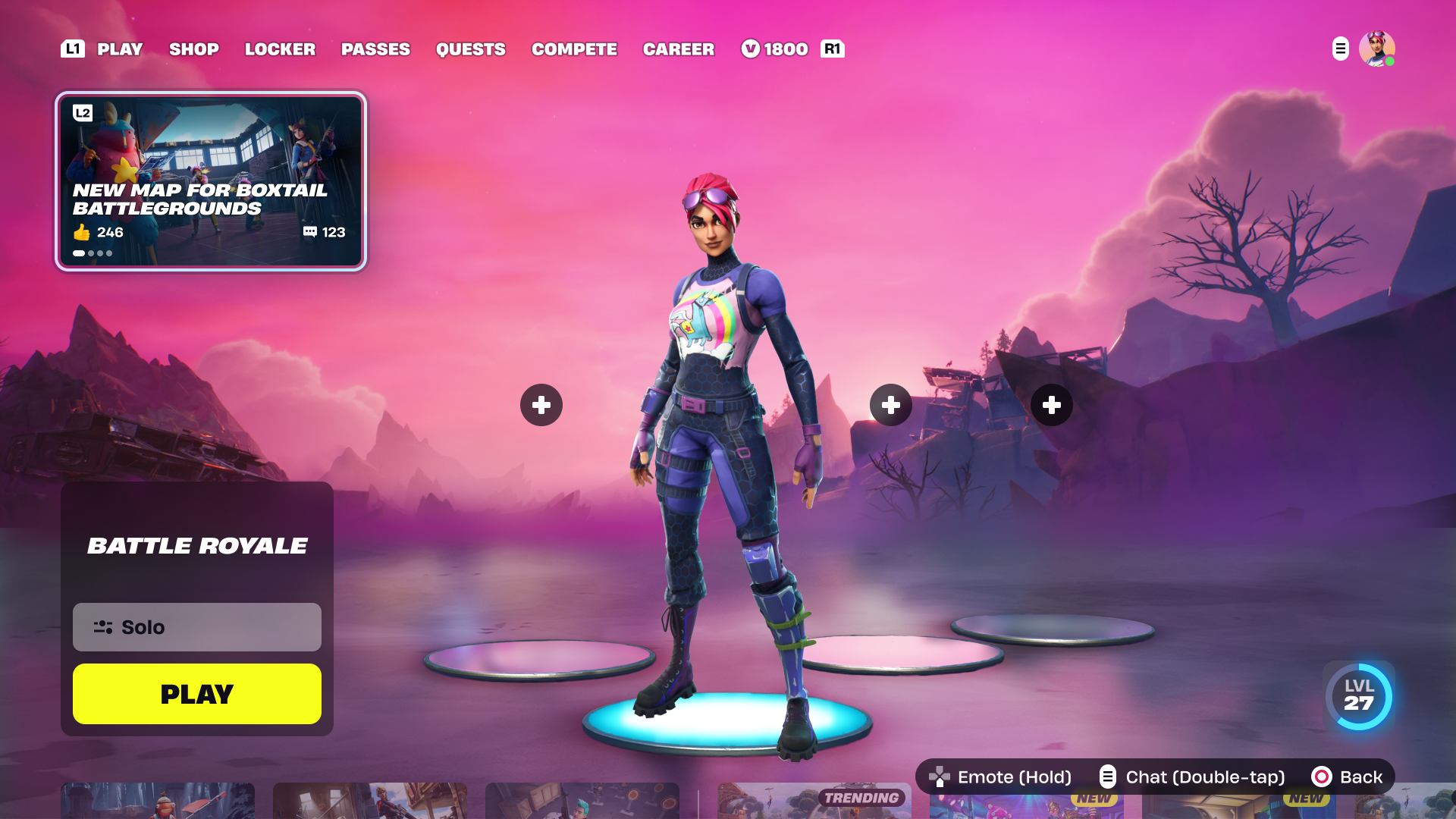Choose the Battle Royale mode title
This screenshot has height=819, width=1456.
[x=197, y=546]
